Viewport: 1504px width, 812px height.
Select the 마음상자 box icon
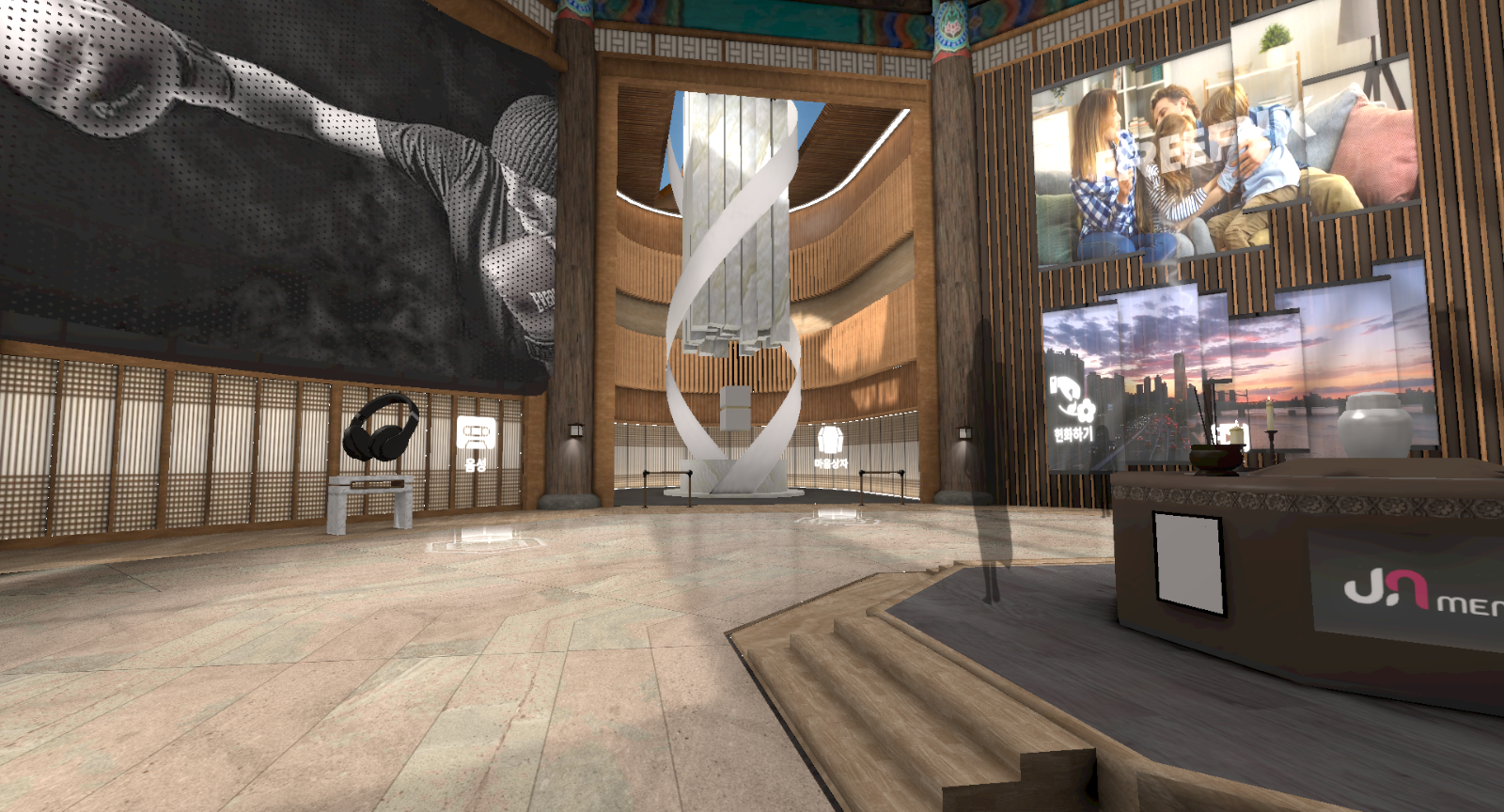click(x=831, y=441)
